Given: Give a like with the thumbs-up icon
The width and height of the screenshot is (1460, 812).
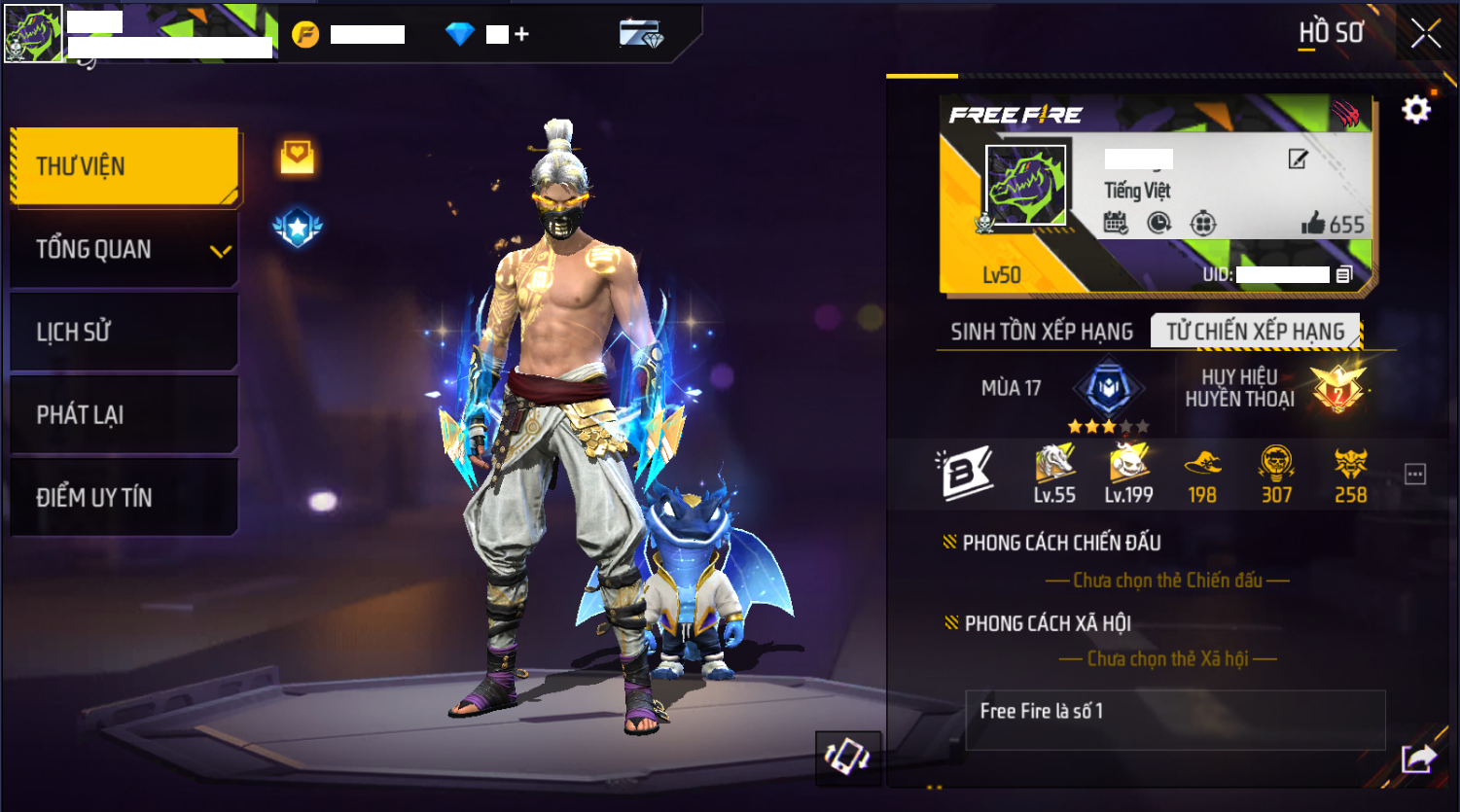Looking at the screenshot, I should point(1313,224).
